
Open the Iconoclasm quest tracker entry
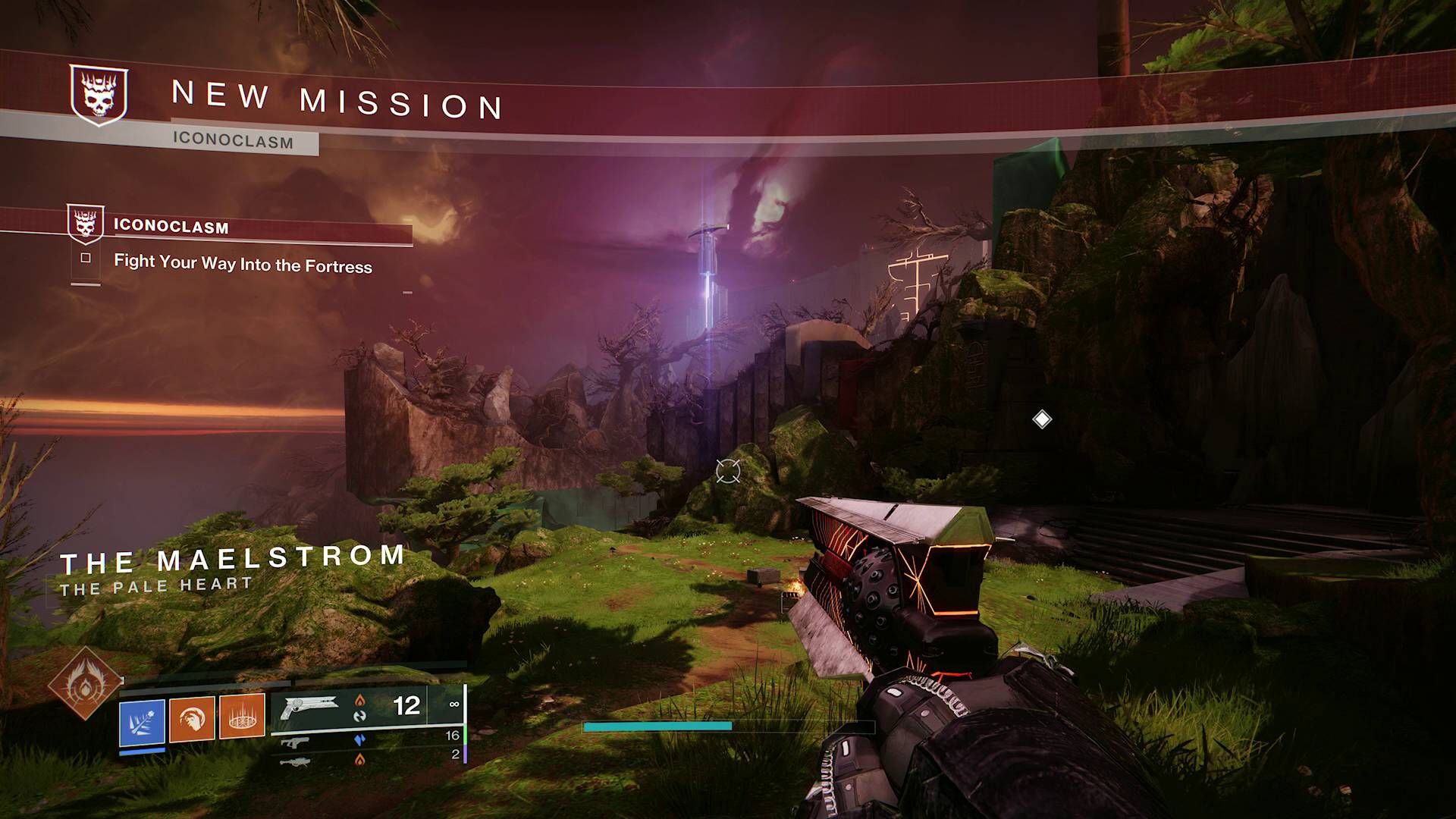coord(171,226)
